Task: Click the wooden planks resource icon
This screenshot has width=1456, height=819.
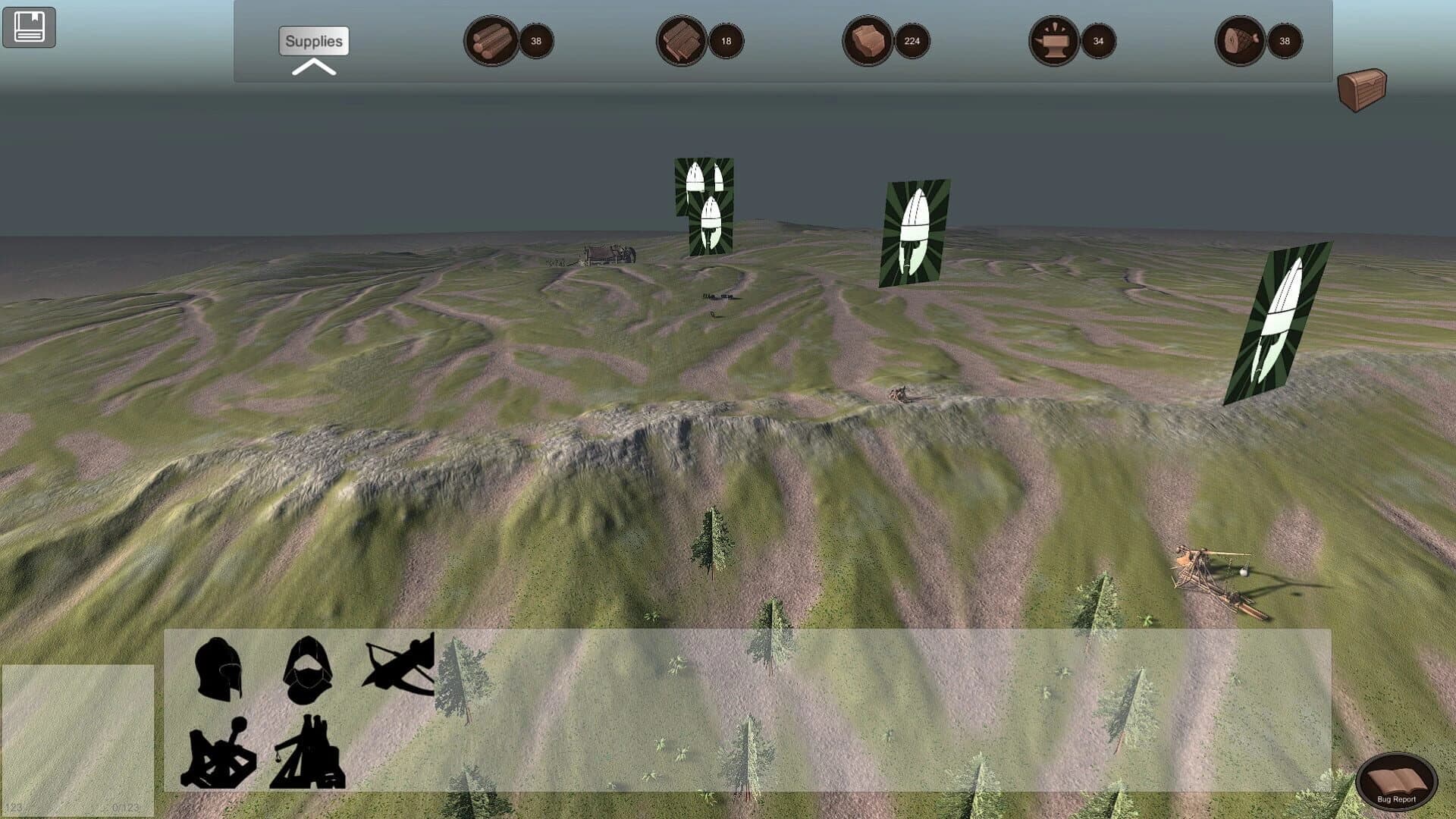Action: tap(680, 42)
